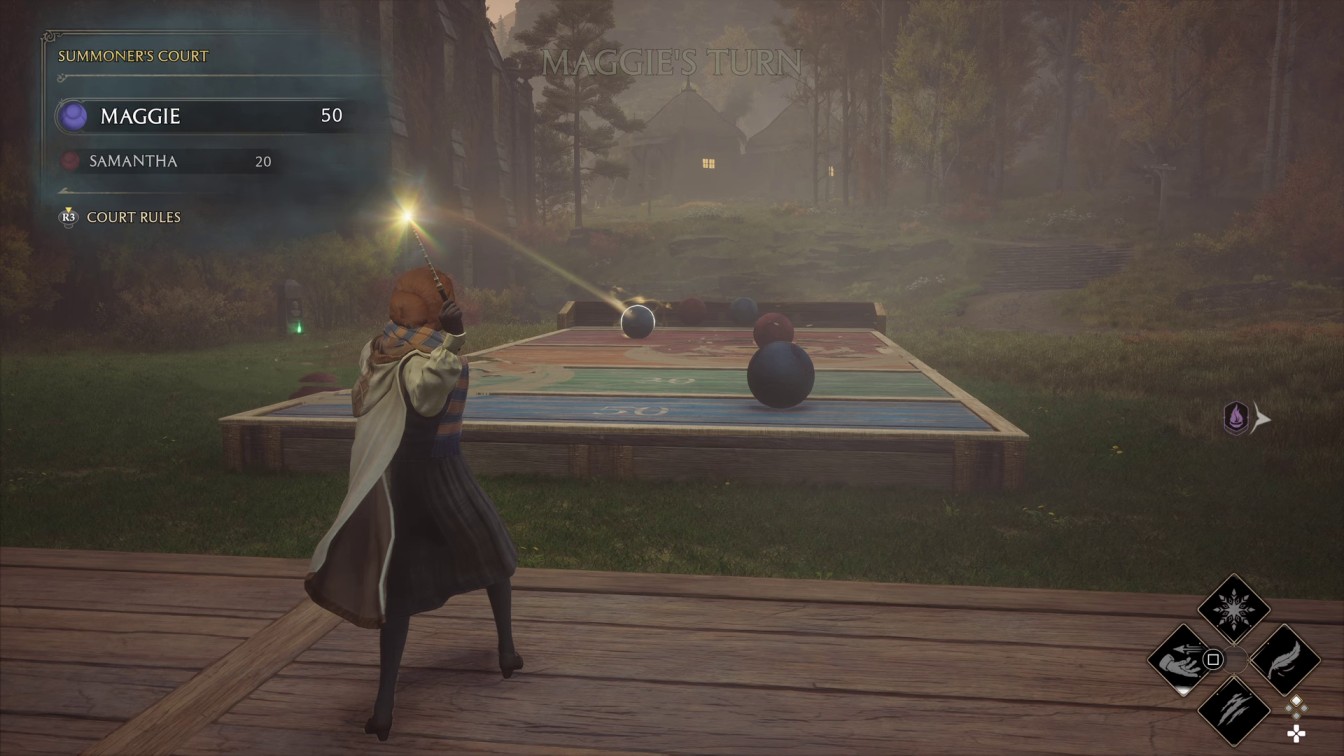Toggle Maggie's purple player orb
This screenshot has height=756, width=1344.
click(73, 117)
